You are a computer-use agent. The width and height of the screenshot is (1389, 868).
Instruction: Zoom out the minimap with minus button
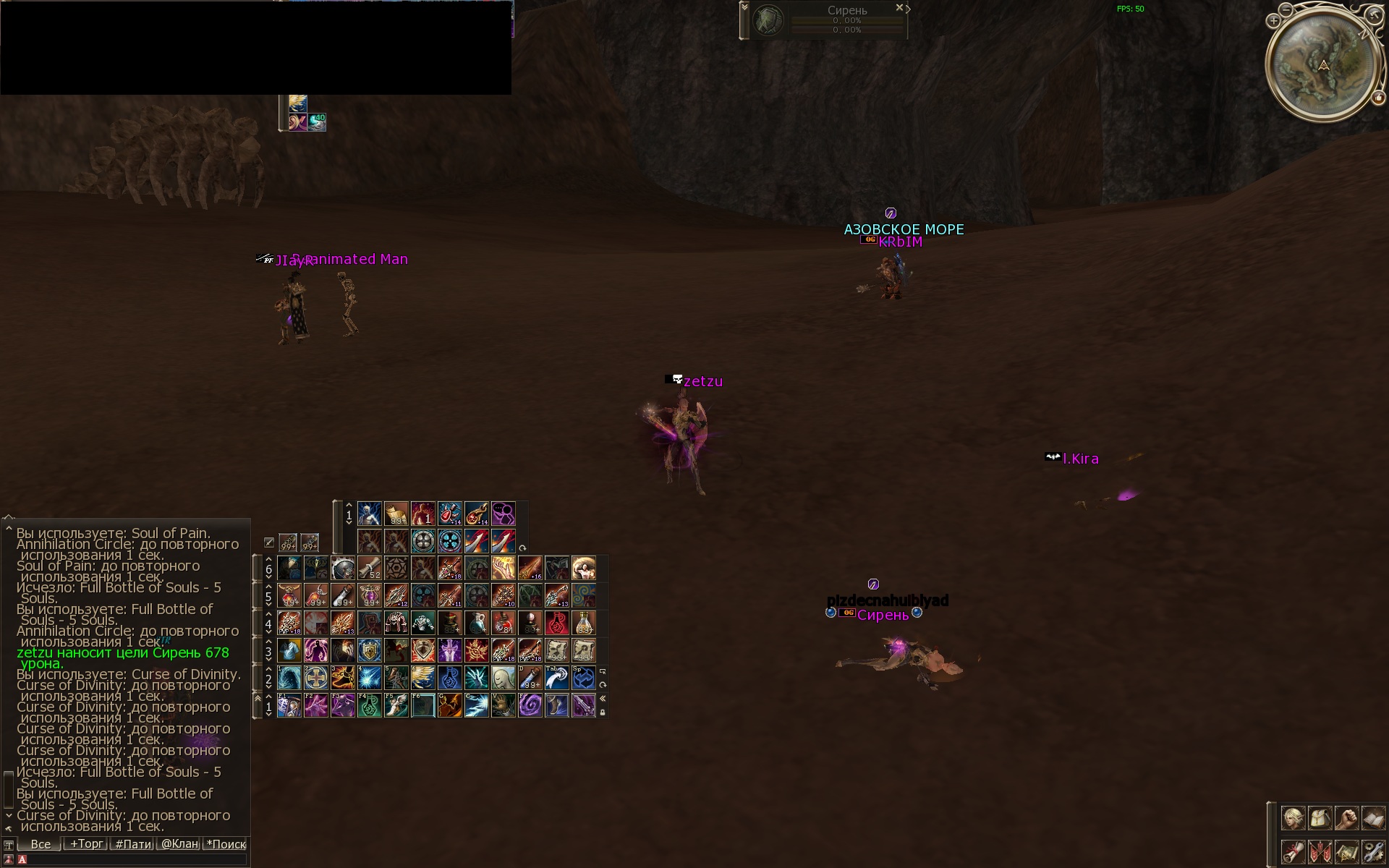pos(1286,10)
